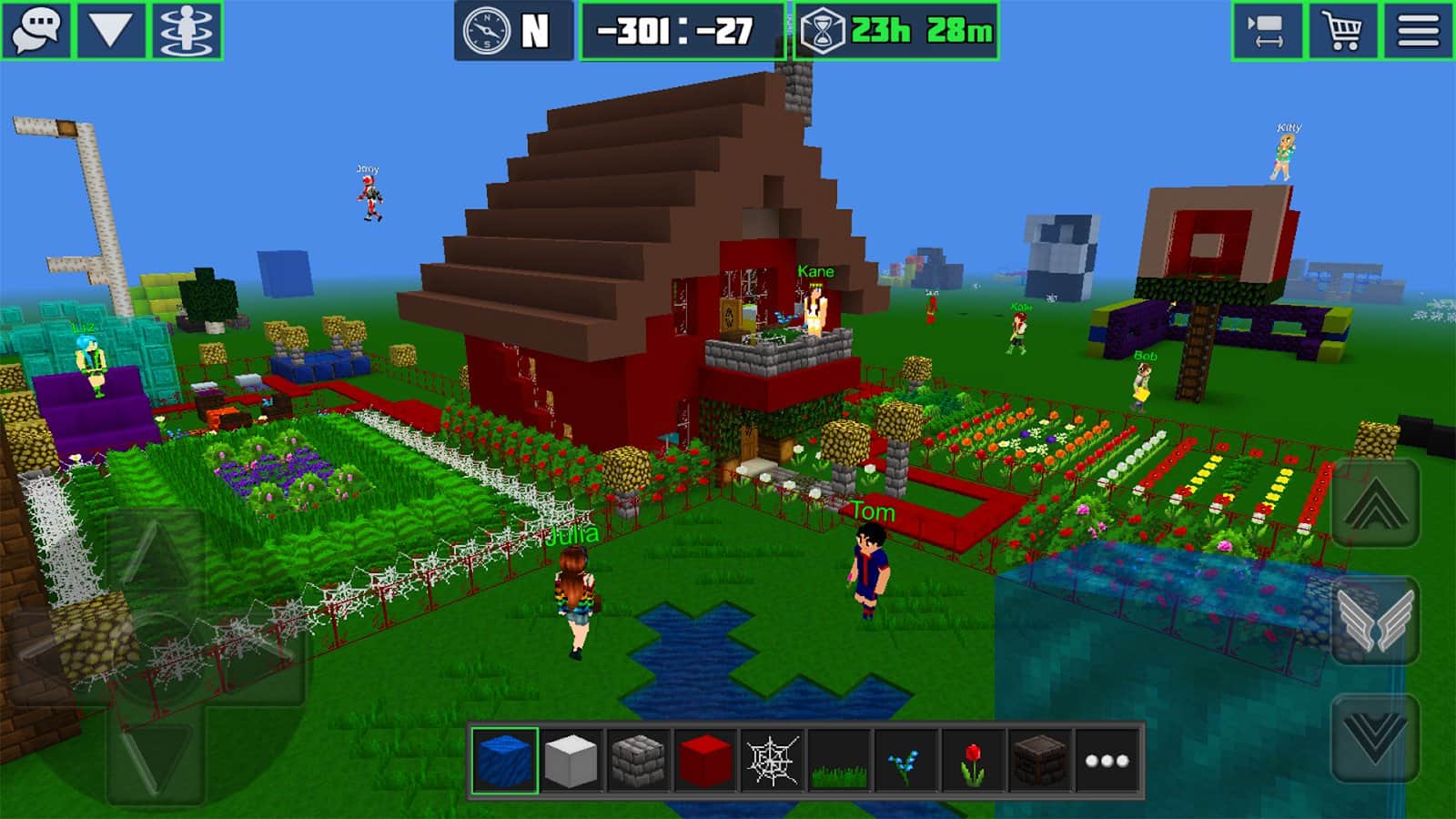Select the blue block hotbar slot
This screenshot has width=1456, height=819.
(504, 761)
